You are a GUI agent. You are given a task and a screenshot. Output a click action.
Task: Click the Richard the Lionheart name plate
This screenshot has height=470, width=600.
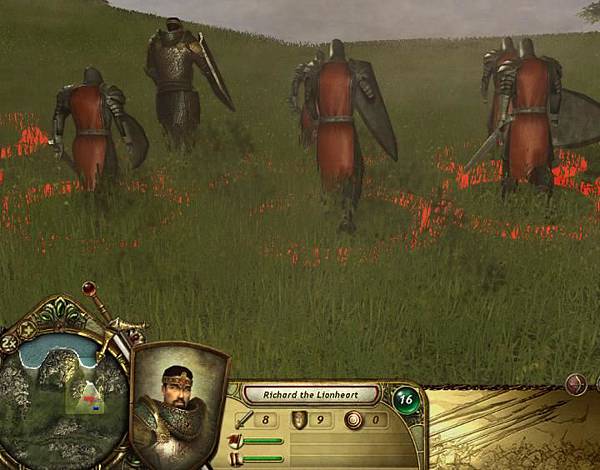(312, 394)
